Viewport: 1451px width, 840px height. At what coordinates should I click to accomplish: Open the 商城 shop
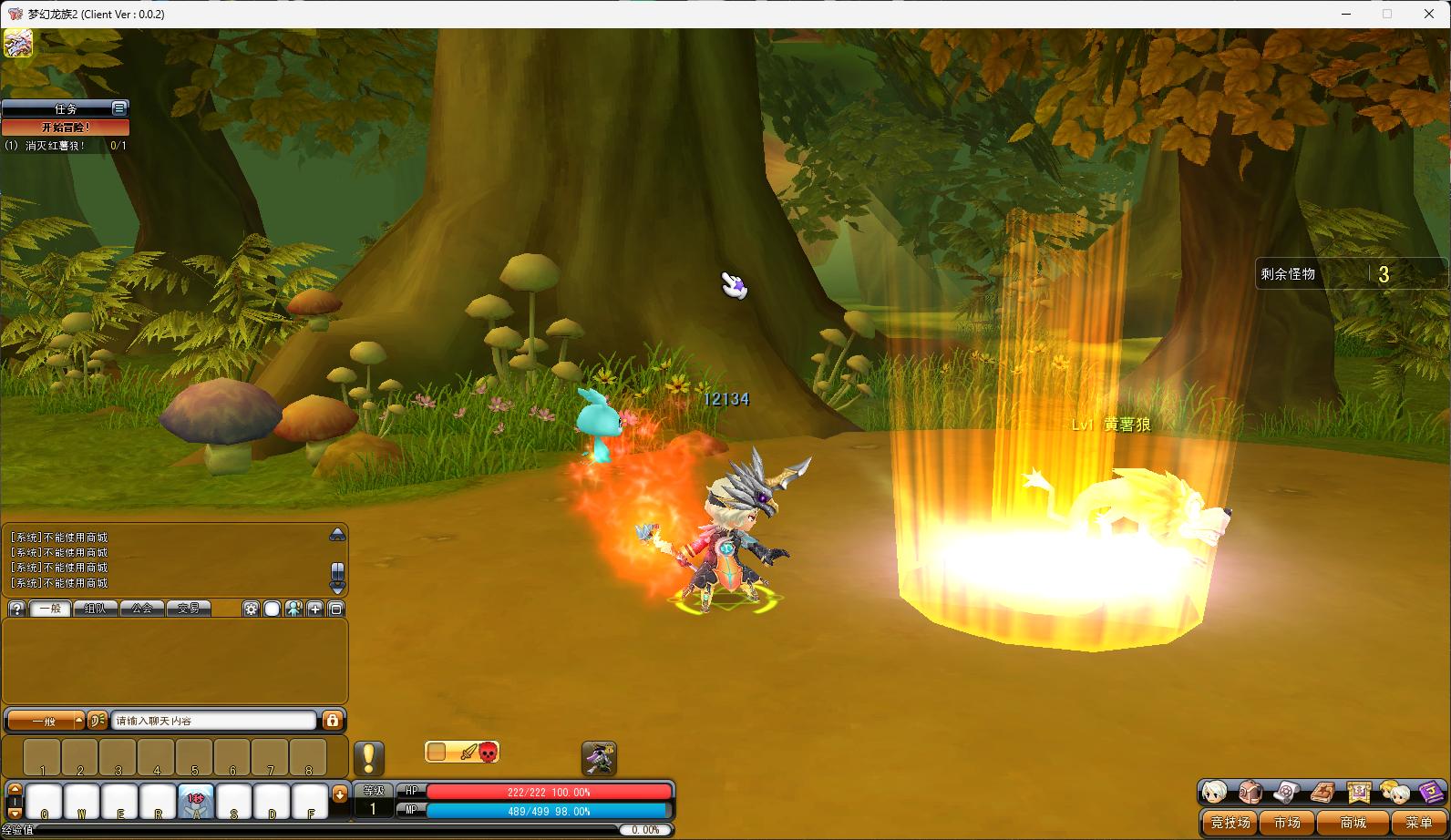pos(1353,823)
